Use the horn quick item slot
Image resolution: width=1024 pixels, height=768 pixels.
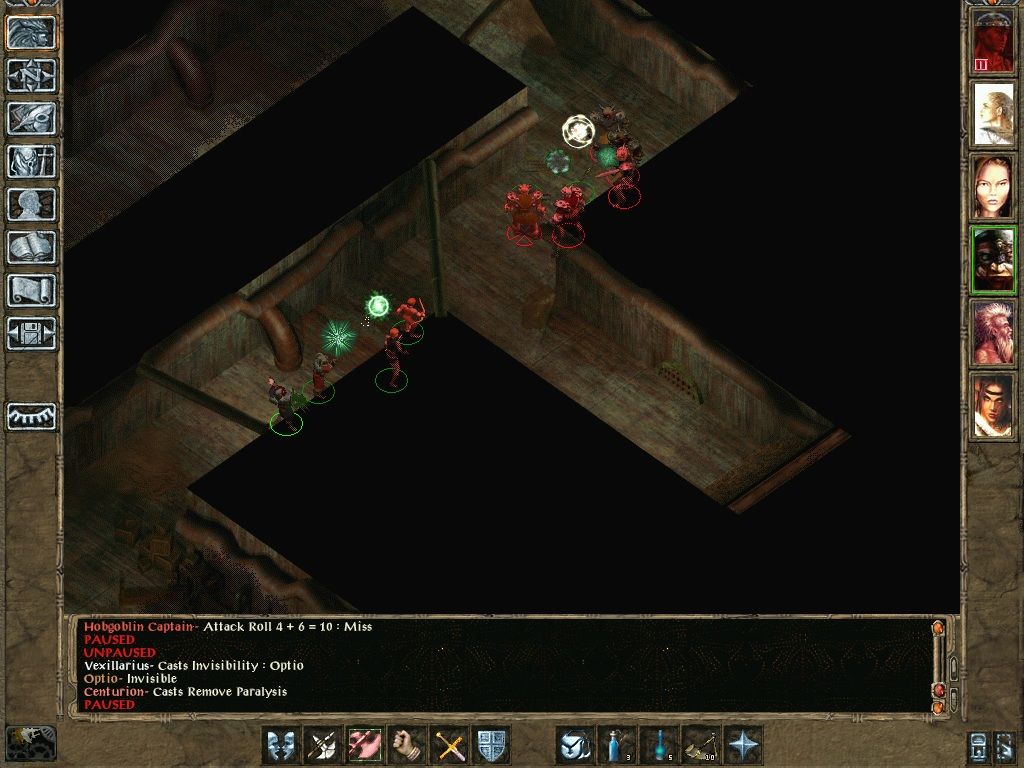701,745
